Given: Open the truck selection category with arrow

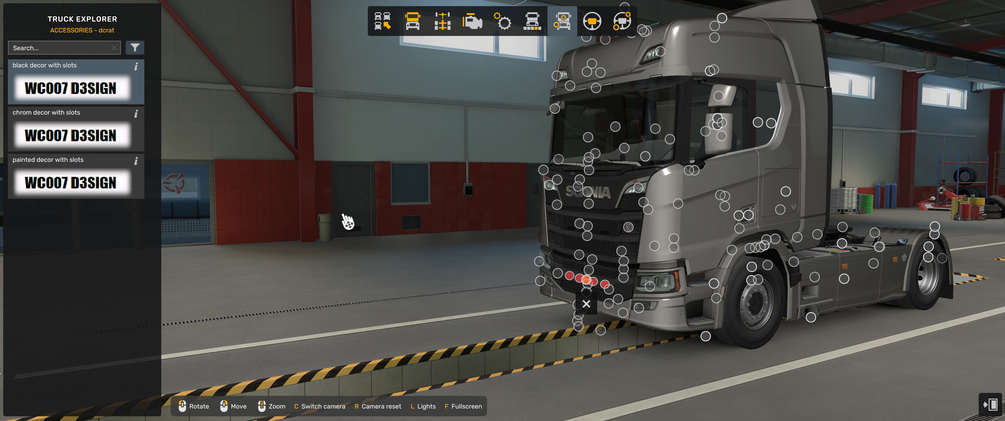Looking at the screenshot, I should tap(382, 21).
